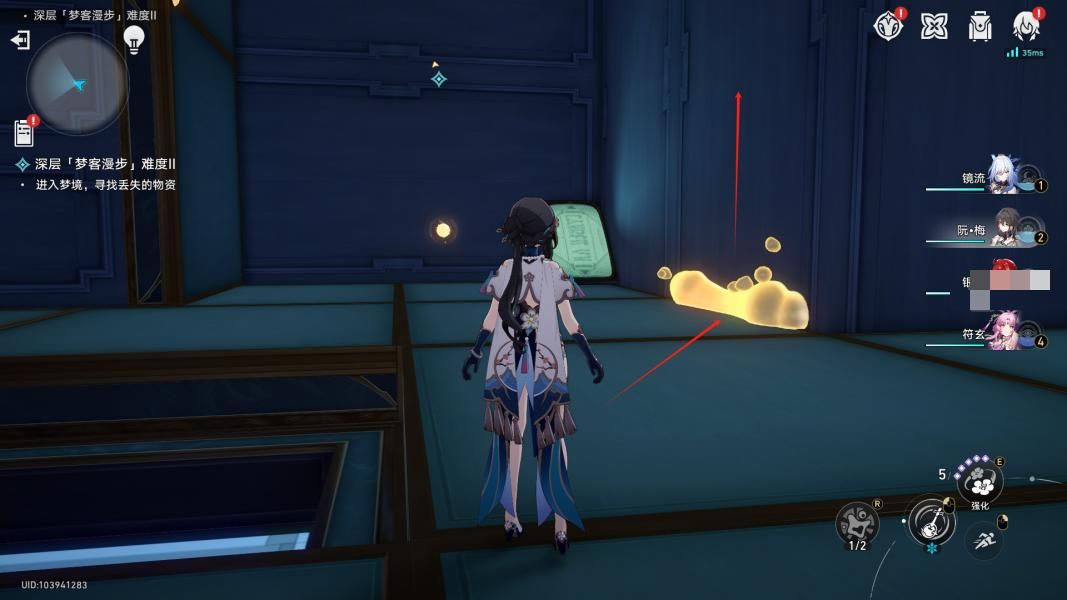Open the mission log clipboard icon
Image resolution: width=1067 pixels, height=600 pixels.
tap(25, 132)
